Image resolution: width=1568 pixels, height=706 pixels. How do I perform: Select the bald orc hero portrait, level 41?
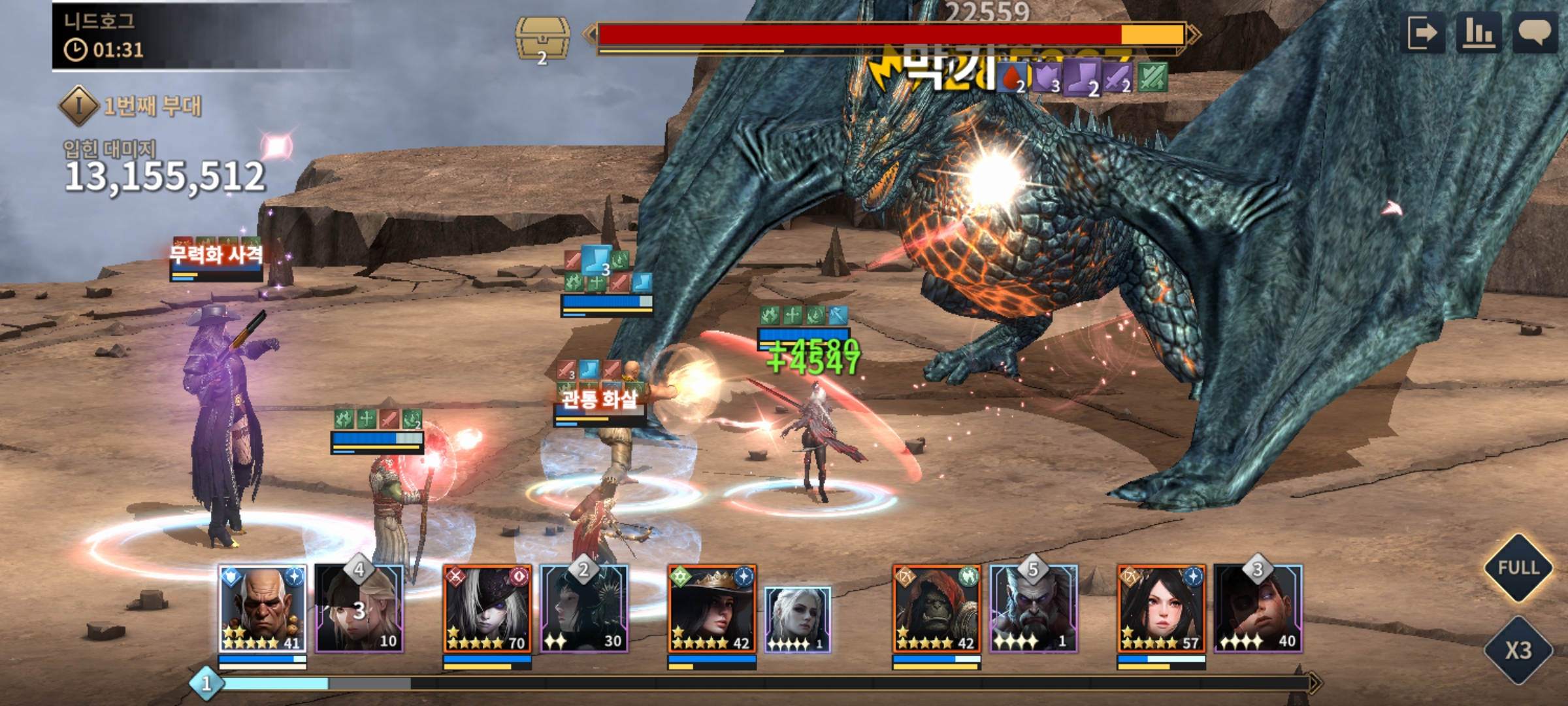pyautogui.click(x=262, y=609)
